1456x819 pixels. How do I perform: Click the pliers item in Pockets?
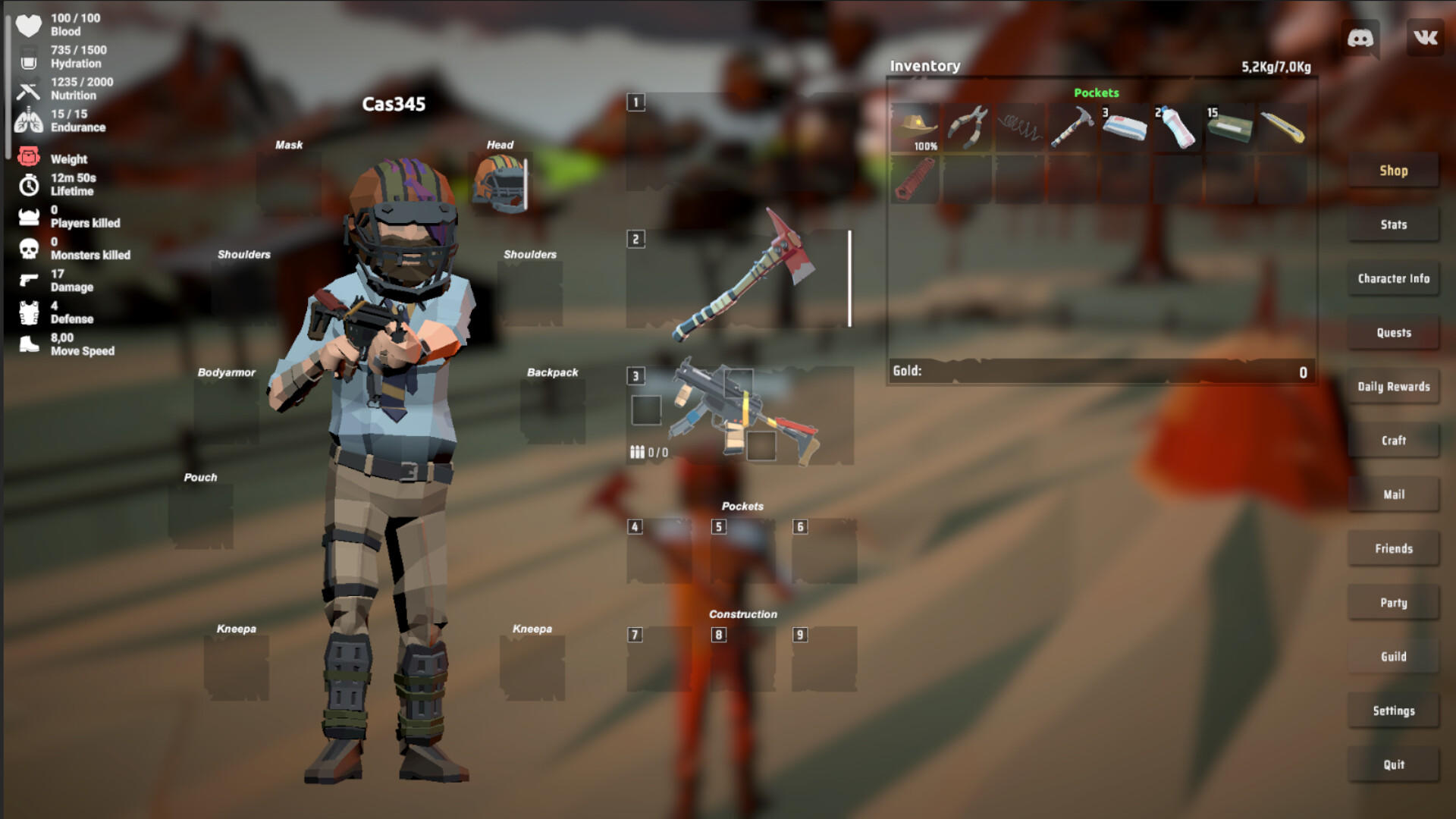click(966, 125)
